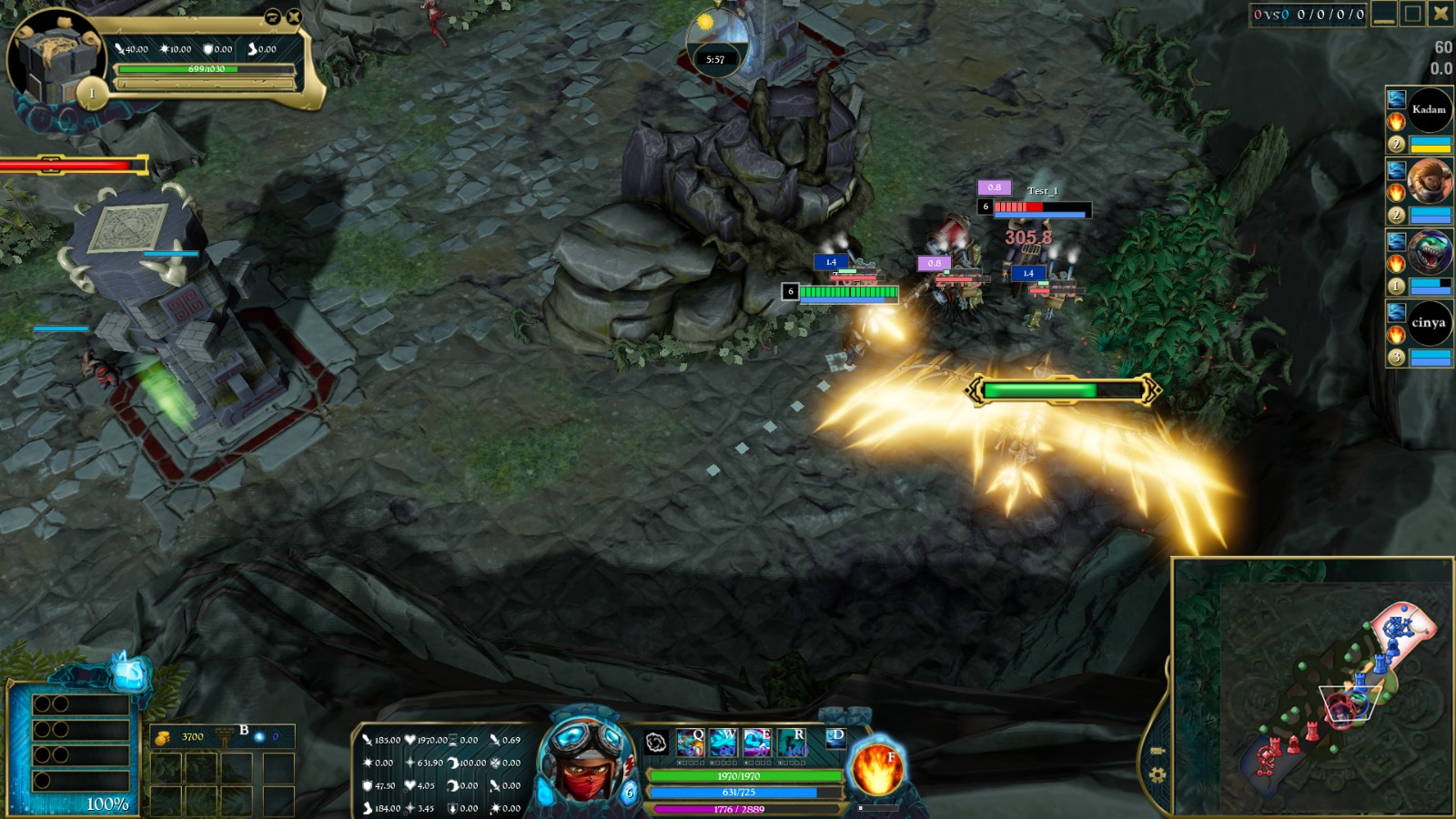Select the swirl passive ability icon

click(x=656, y=743)
